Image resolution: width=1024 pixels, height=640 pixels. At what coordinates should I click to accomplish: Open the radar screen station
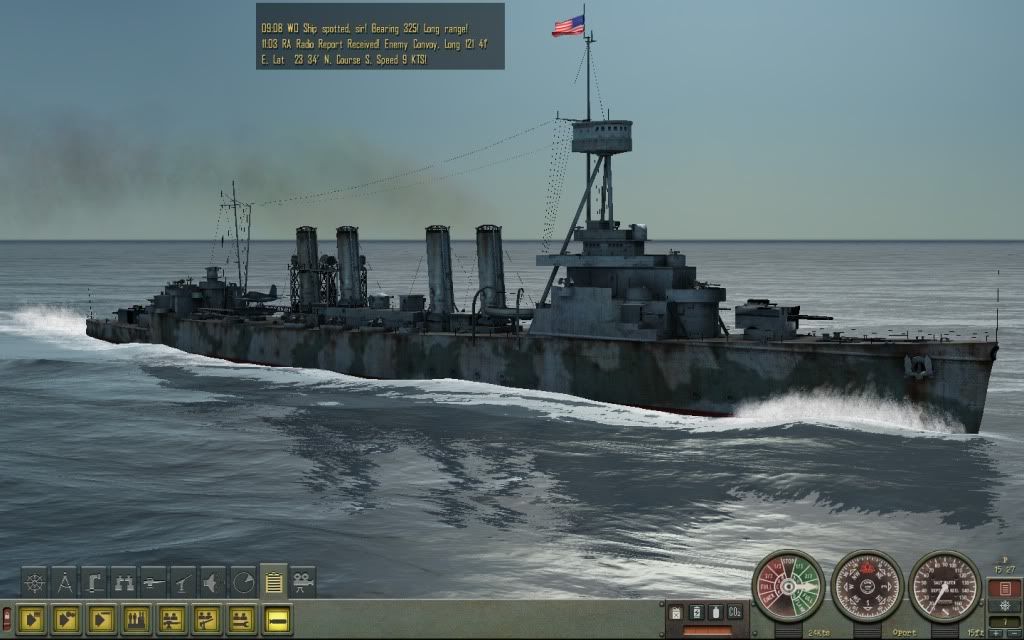[242, 582]
